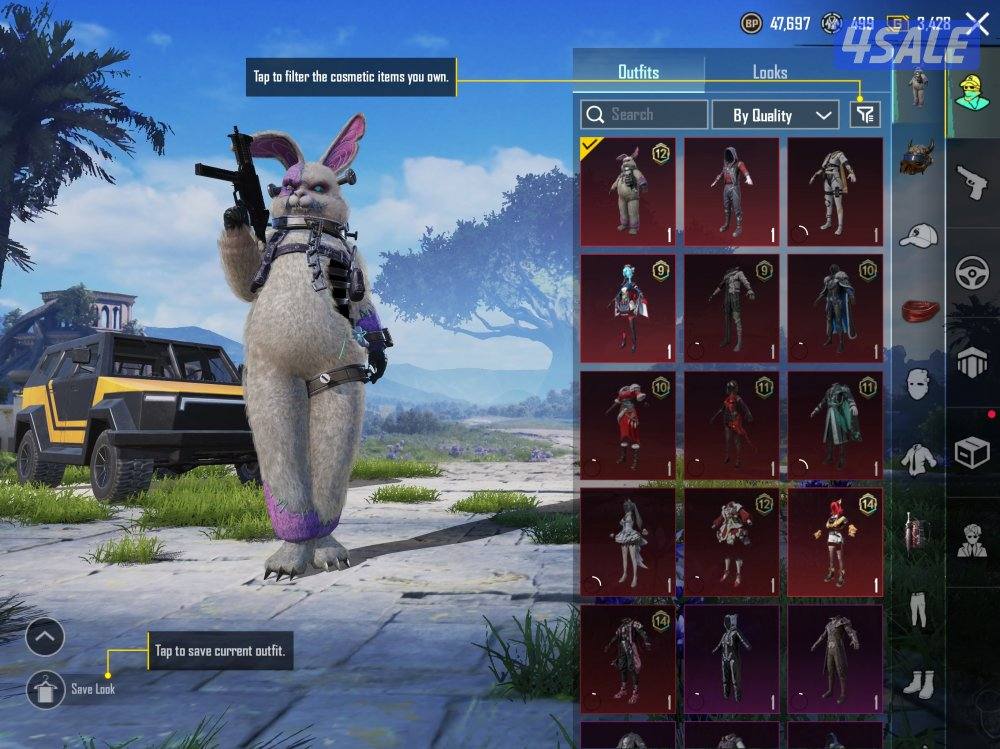The width and height of the screenshot is (1000, 749).
Task: Click the up-arrow circle above Save Look
Action: pos(46,637)
